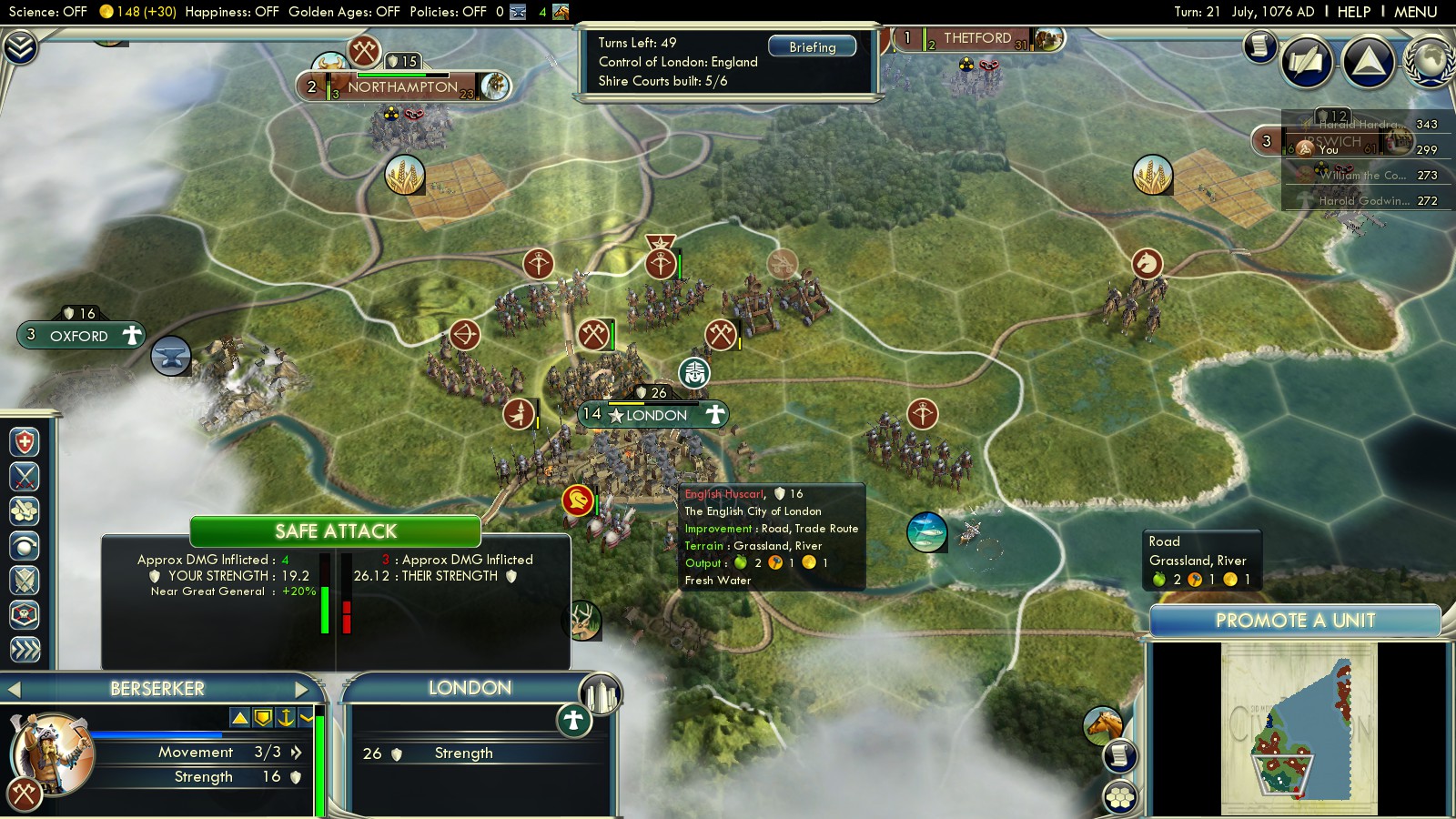Click the PROMOTE A UNIT button
The image size is (1456, 819).
1294,621
